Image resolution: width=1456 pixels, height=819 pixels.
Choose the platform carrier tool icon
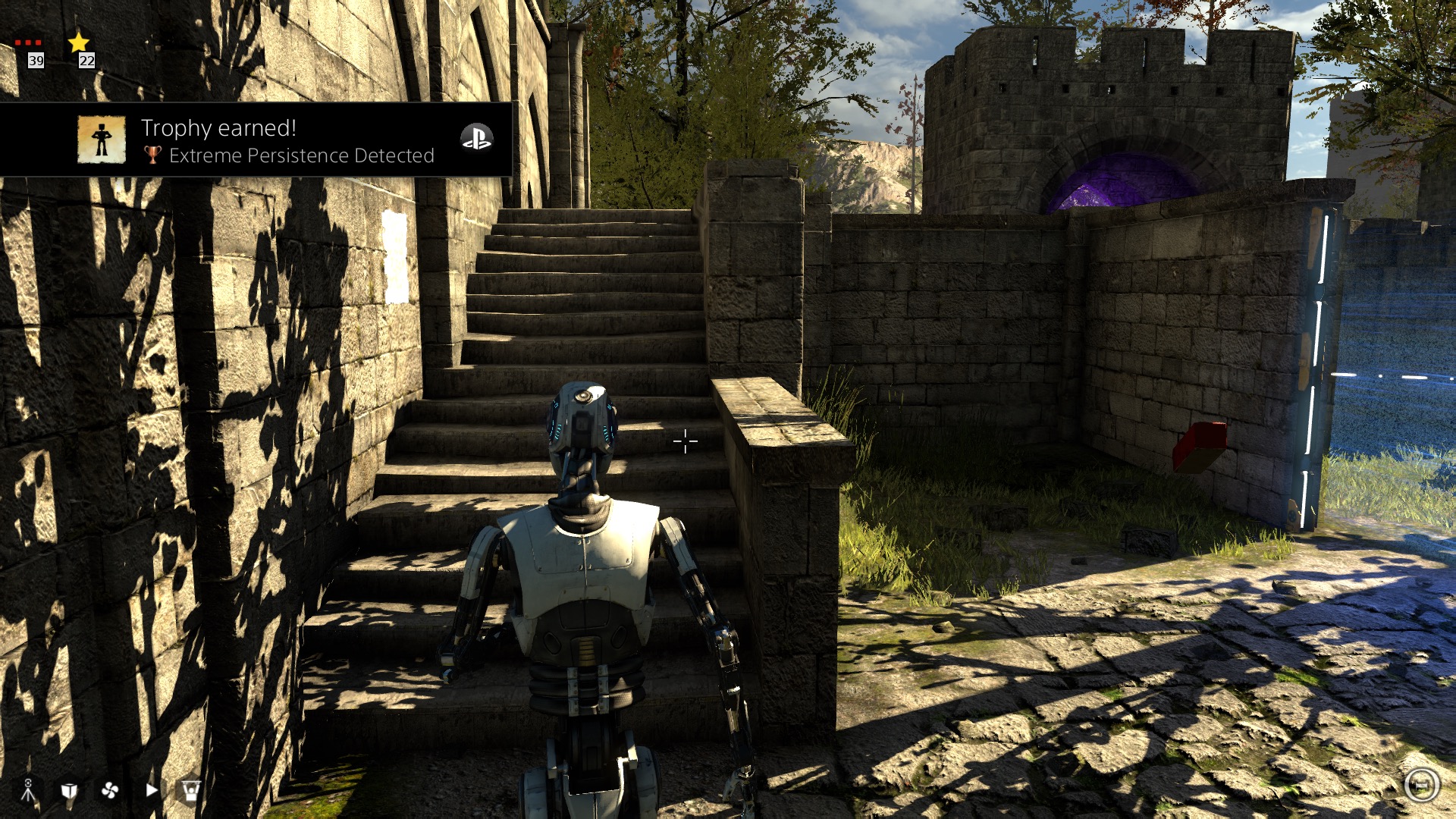pos(191,791)
